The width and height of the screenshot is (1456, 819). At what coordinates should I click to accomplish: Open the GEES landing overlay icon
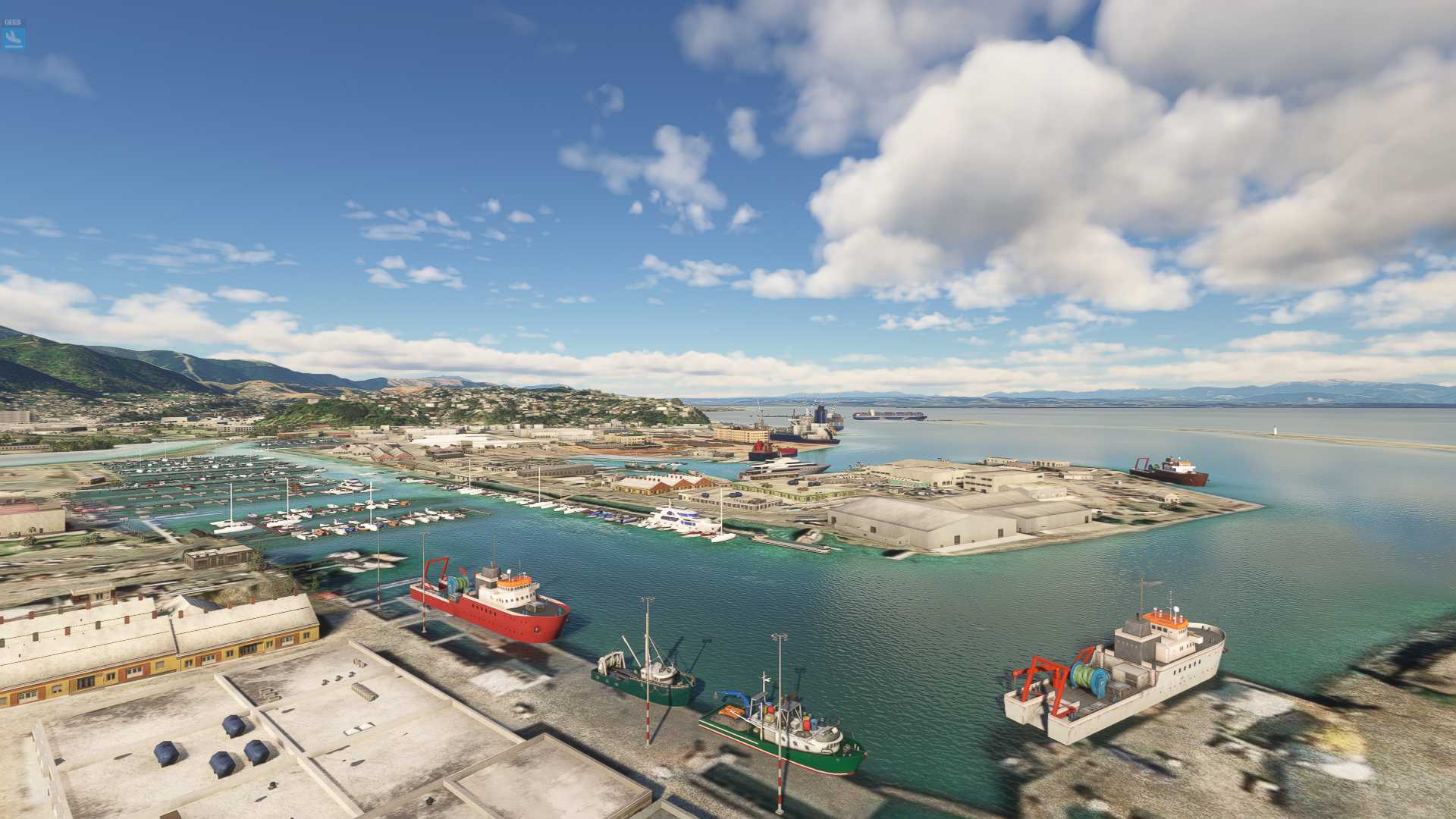click(x=14, y=36)
